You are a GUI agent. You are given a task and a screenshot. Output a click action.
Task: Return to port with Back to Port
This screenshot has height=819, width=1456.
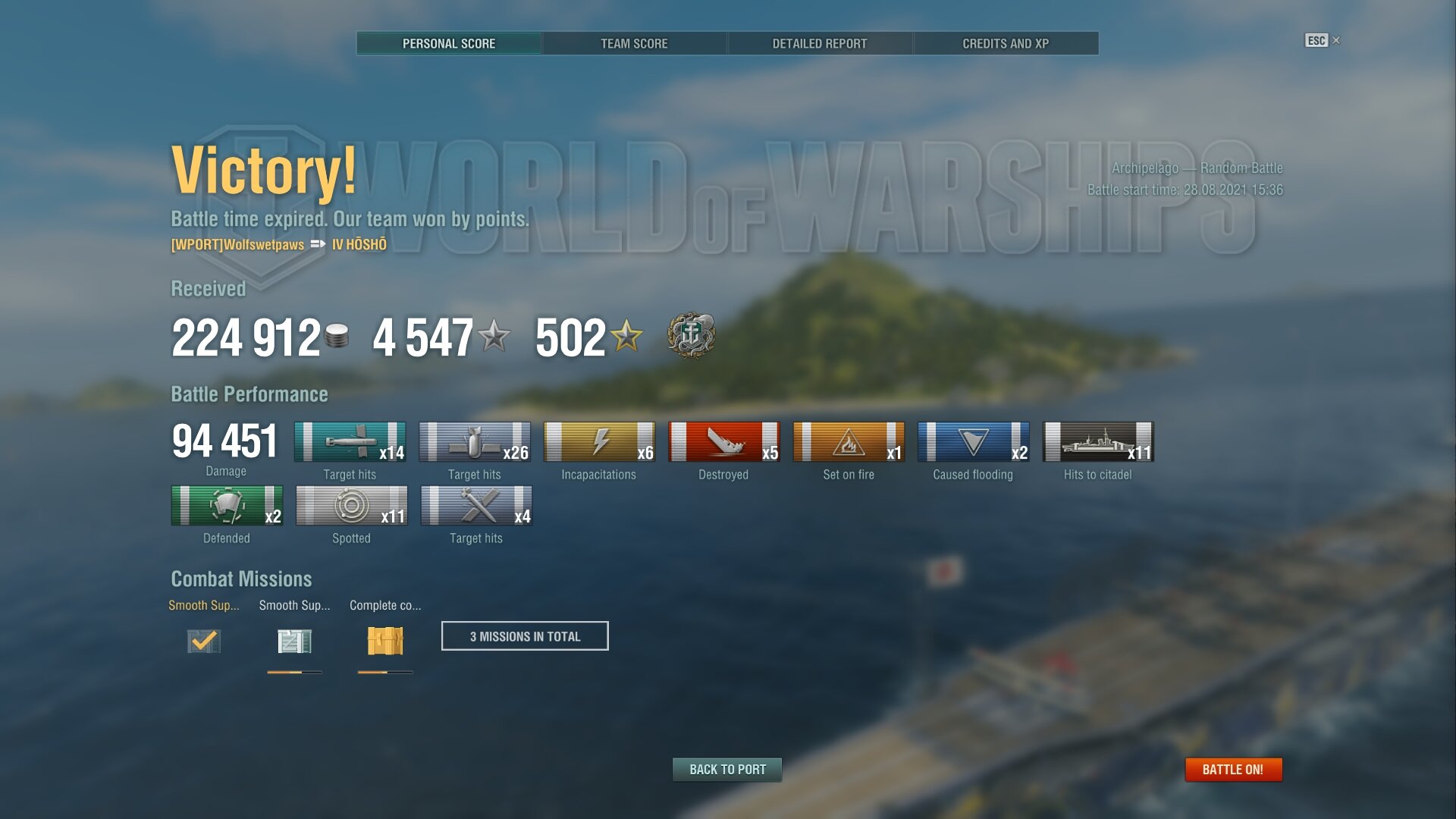tap(727, 770)
